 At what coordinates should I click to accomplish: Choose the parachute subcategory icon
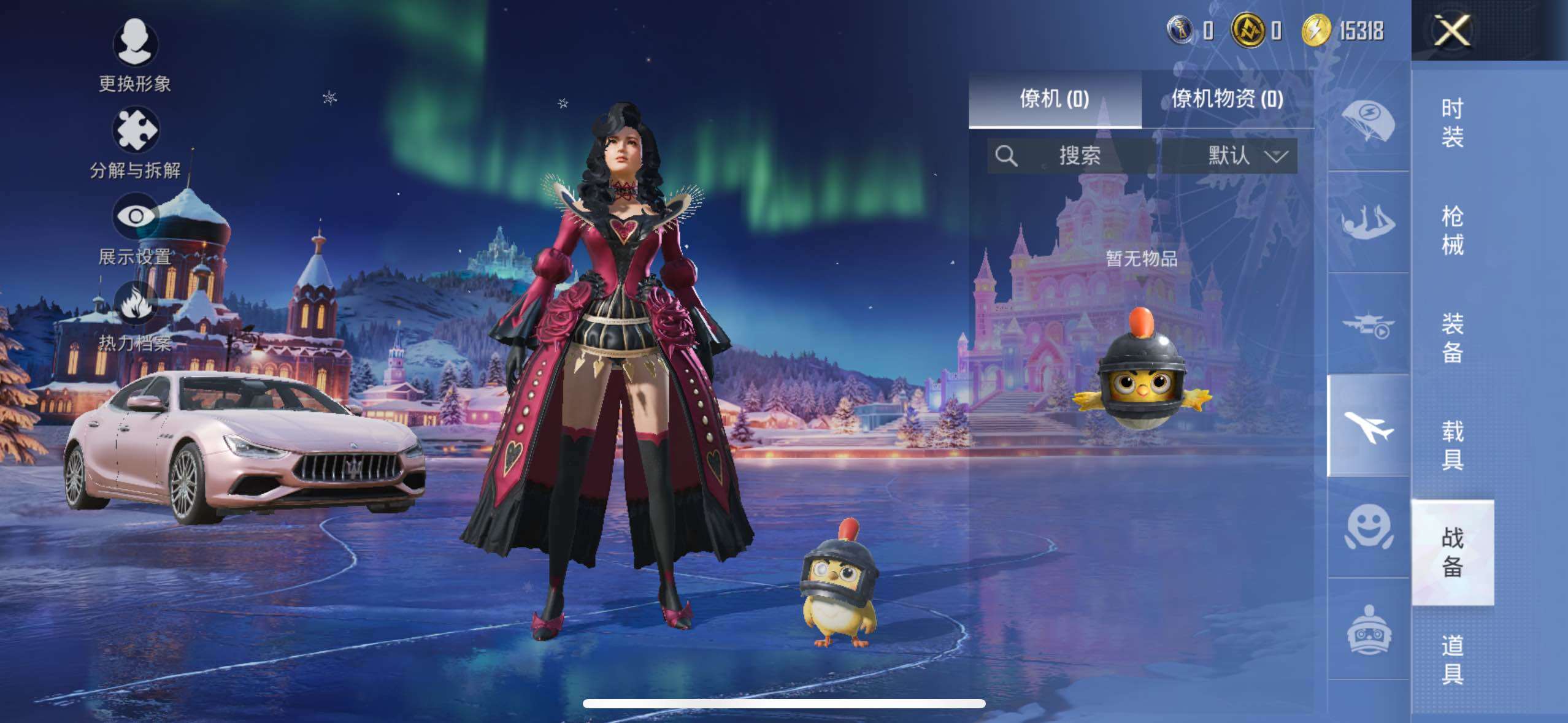[1368, 121]
